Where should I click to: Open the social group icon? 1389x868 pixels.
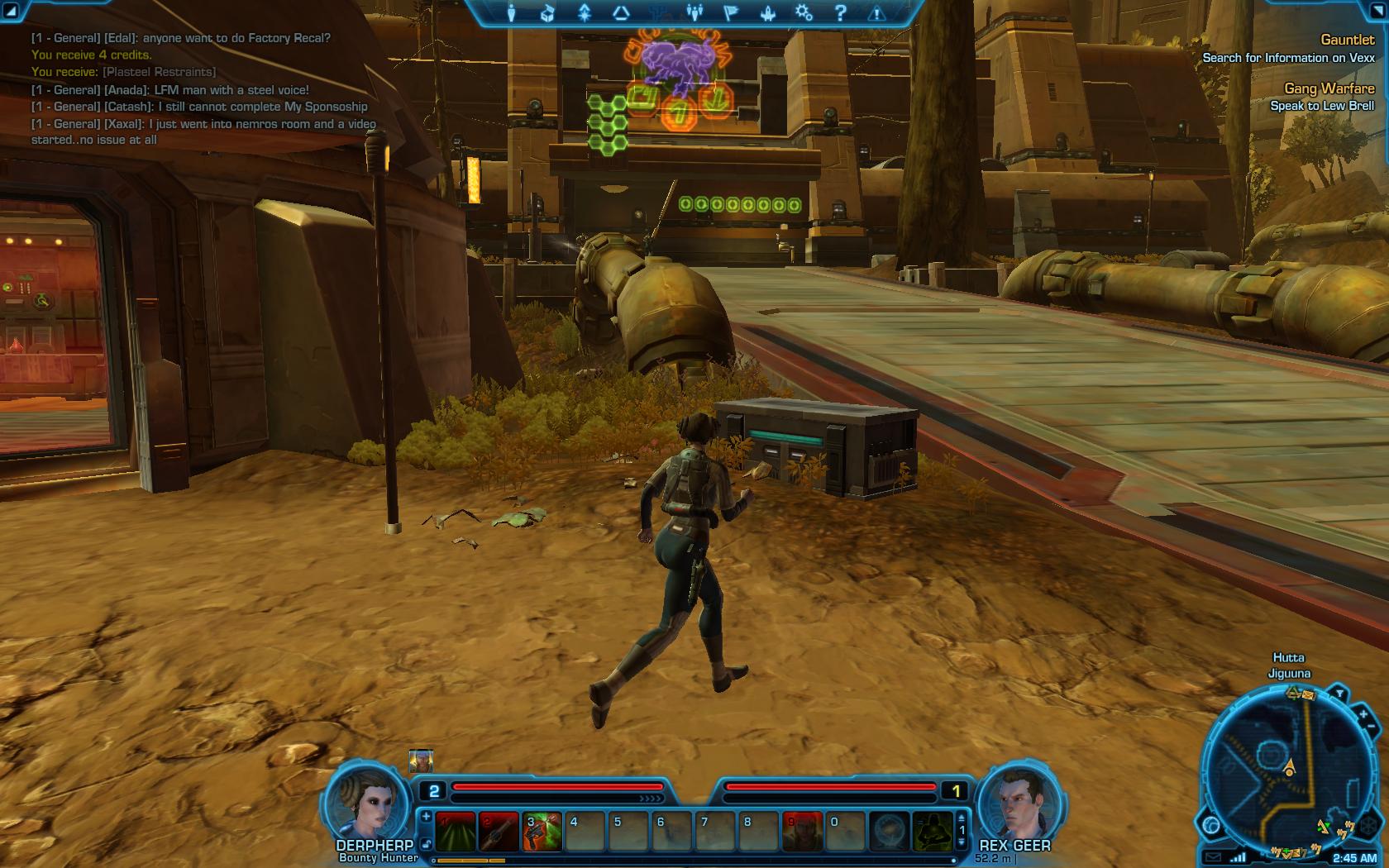click(694, 13)
